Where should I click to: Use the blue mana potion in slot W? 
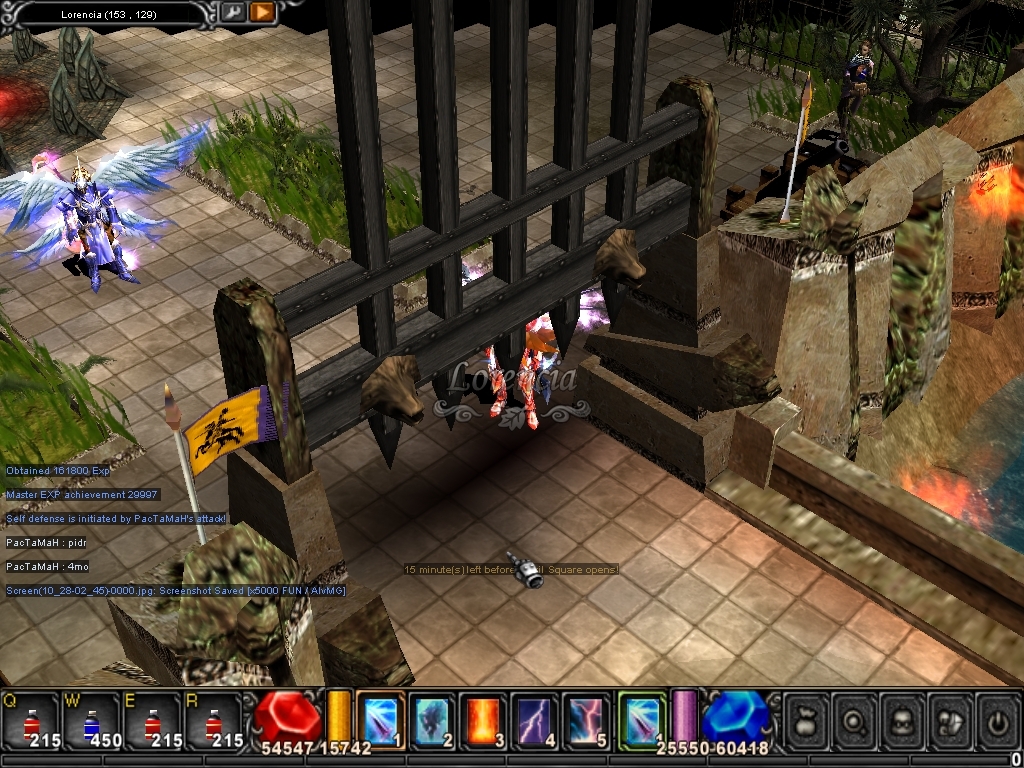91,720
